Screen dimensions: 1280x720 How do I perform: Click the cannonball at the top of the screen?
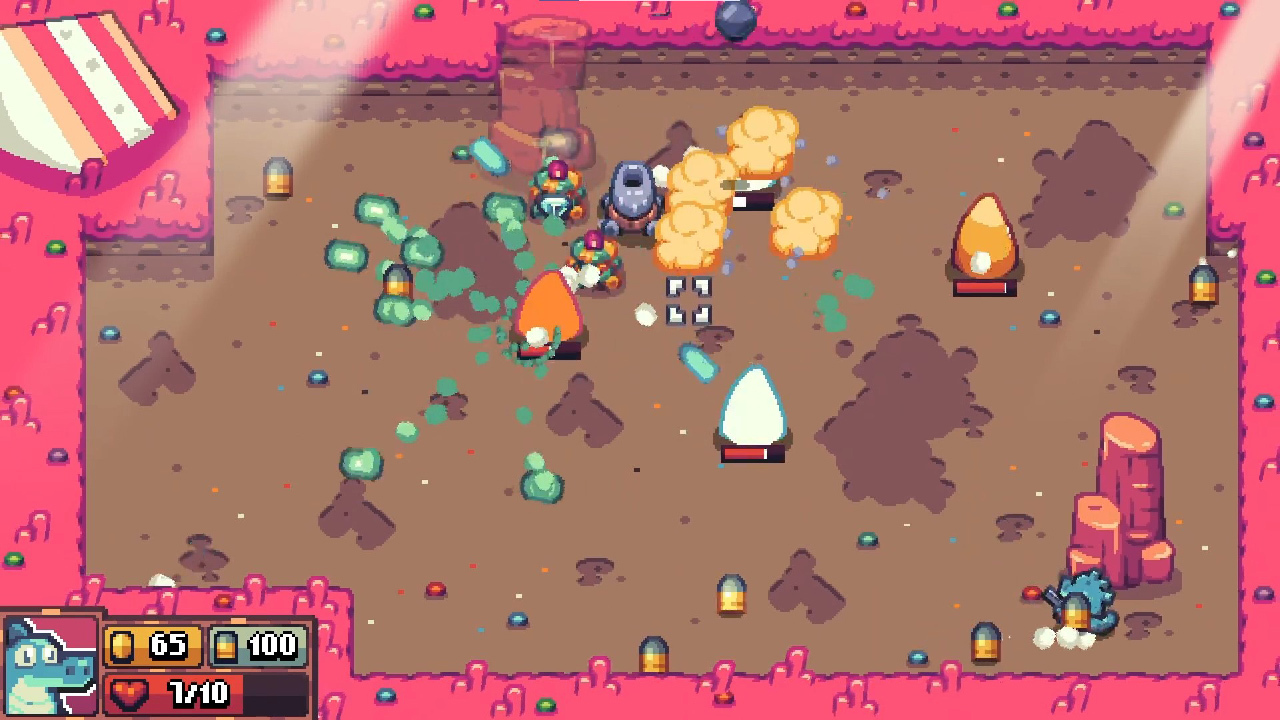pos(737,20)
